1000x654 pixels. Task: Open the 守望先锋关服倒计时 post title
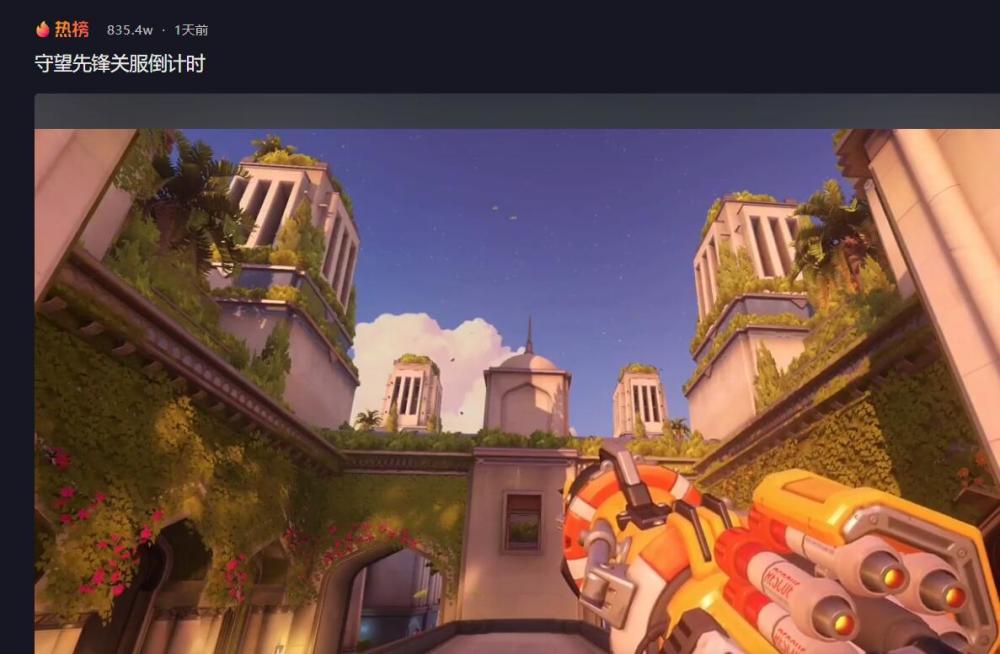click(x=120, y=64)
